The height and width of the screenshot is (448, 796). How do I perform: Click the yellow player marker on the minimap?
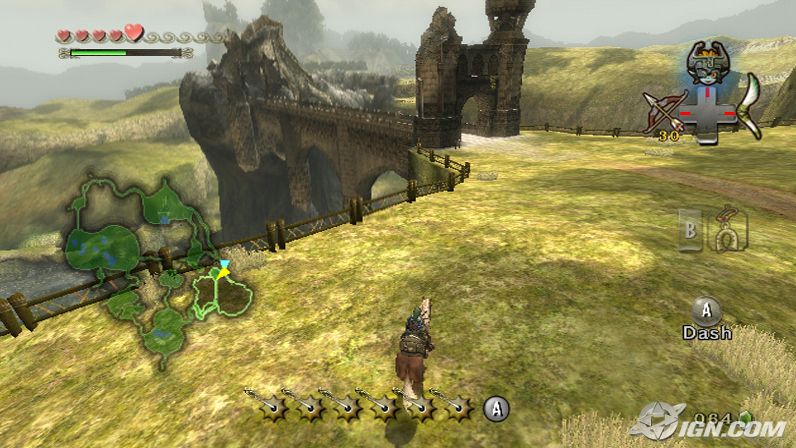pyautogui.click(x=225, y=272)
